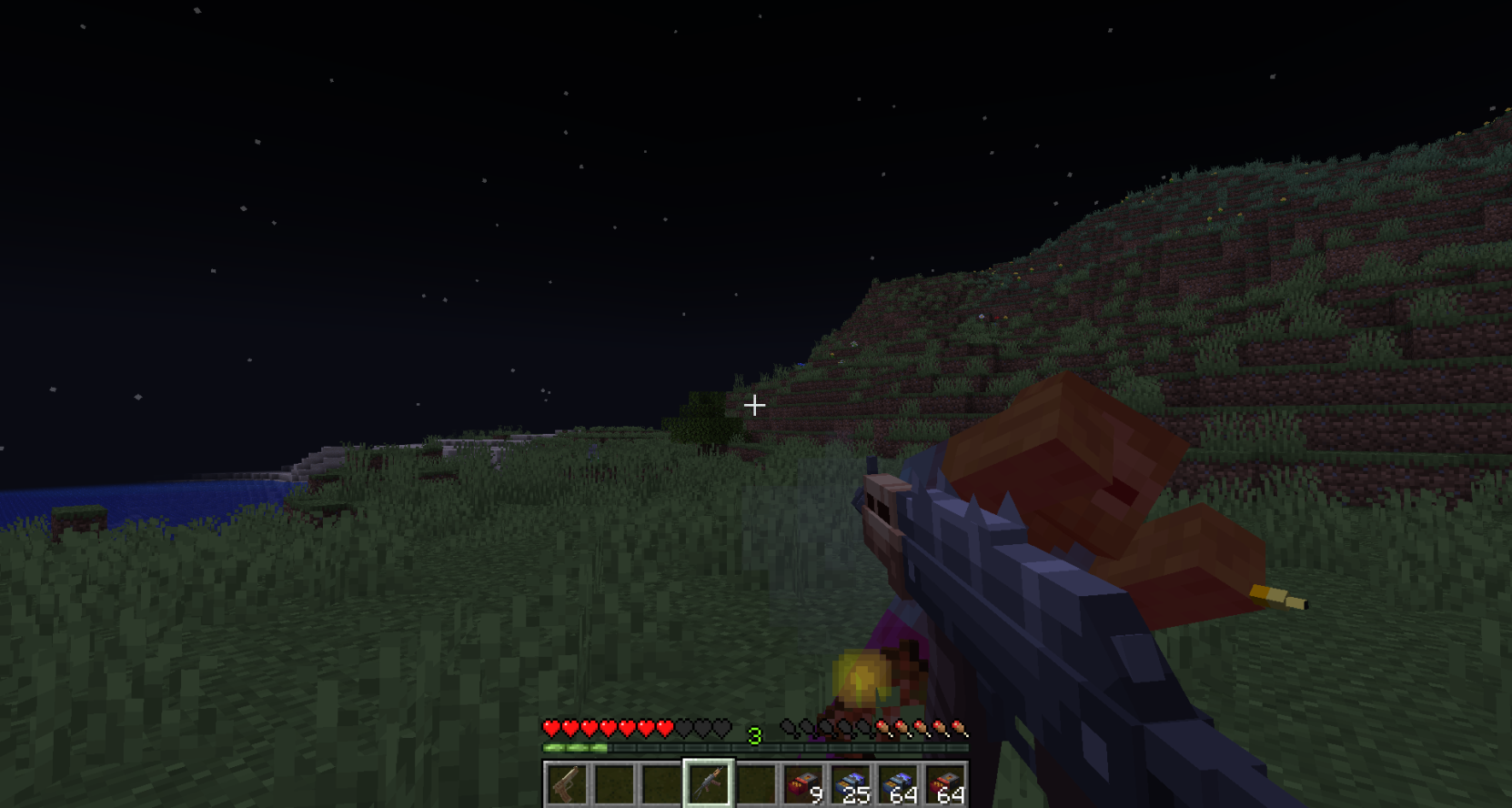
Task: Click the empty slot left of the rifle
Action: [x=663, y=783]
